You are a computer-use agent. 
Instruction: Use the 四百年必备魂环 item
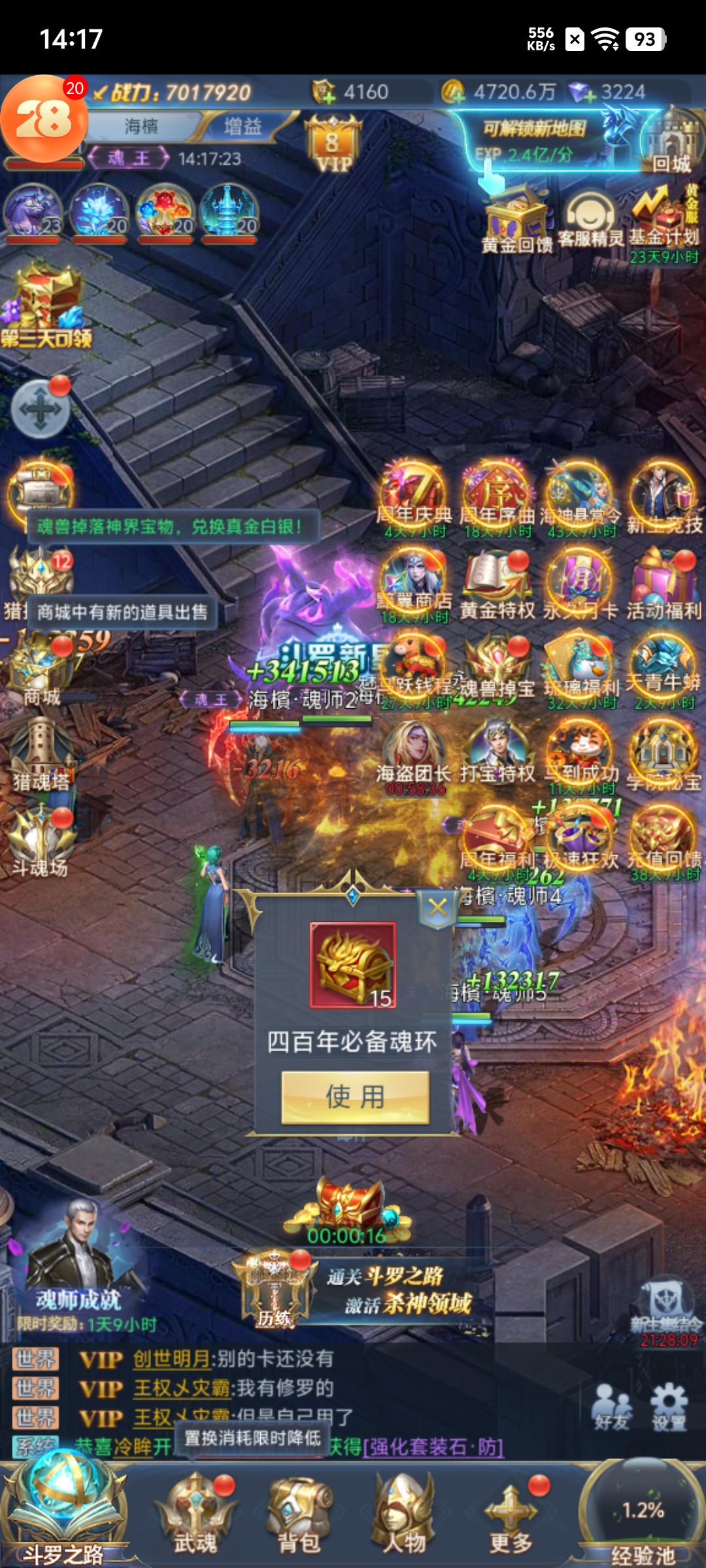(x=355, y=1097)
